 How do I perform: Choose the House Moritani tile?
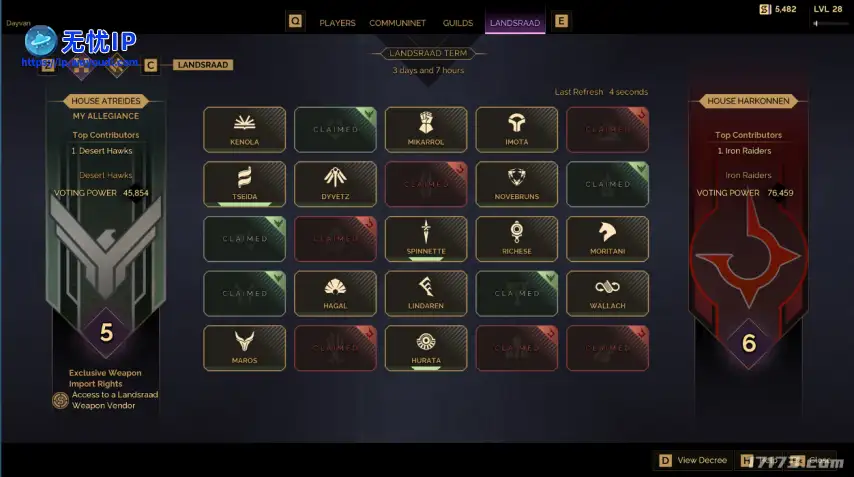[607, 239]
